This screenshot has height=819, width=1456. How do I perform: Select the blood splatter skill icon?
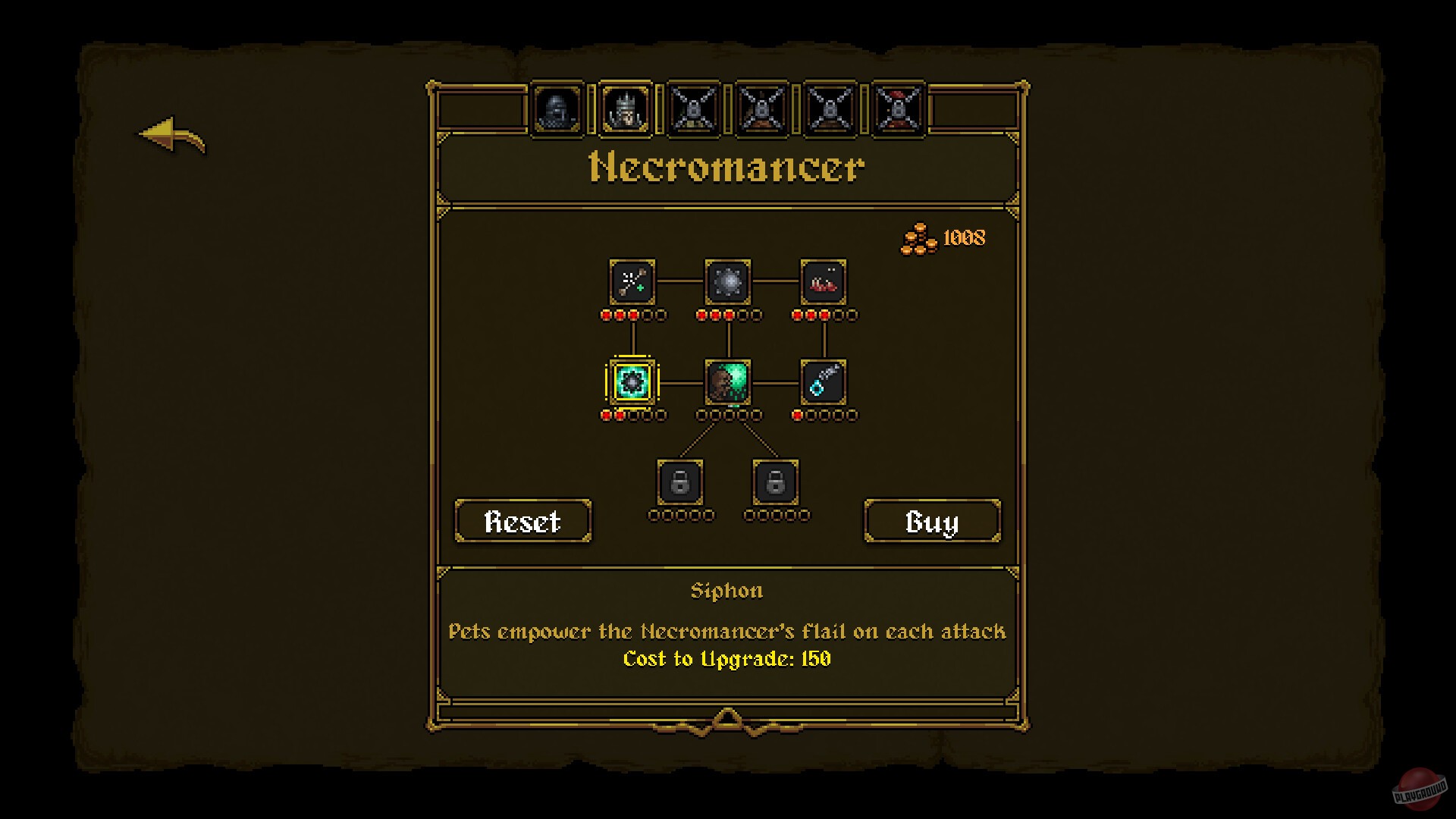tap(824, 283)
